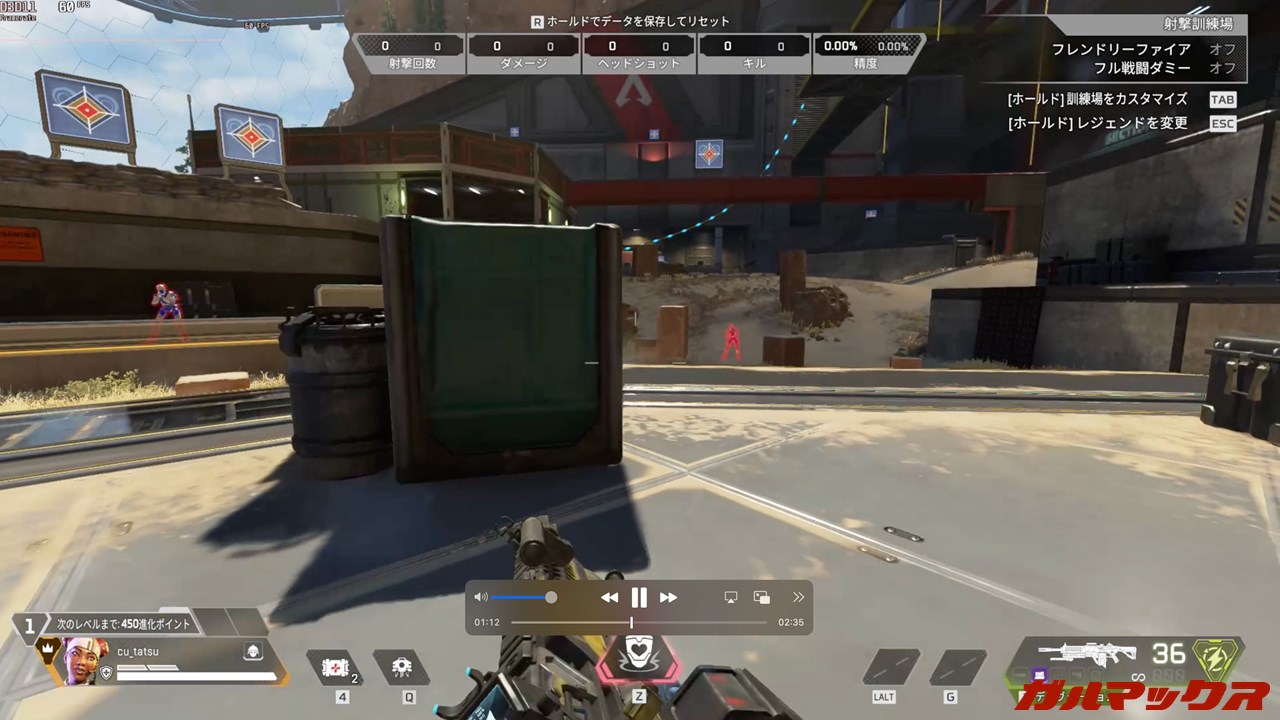Rewind the video
The height and width of the screenshot is (720, 1280).
(x=609, y=598)
